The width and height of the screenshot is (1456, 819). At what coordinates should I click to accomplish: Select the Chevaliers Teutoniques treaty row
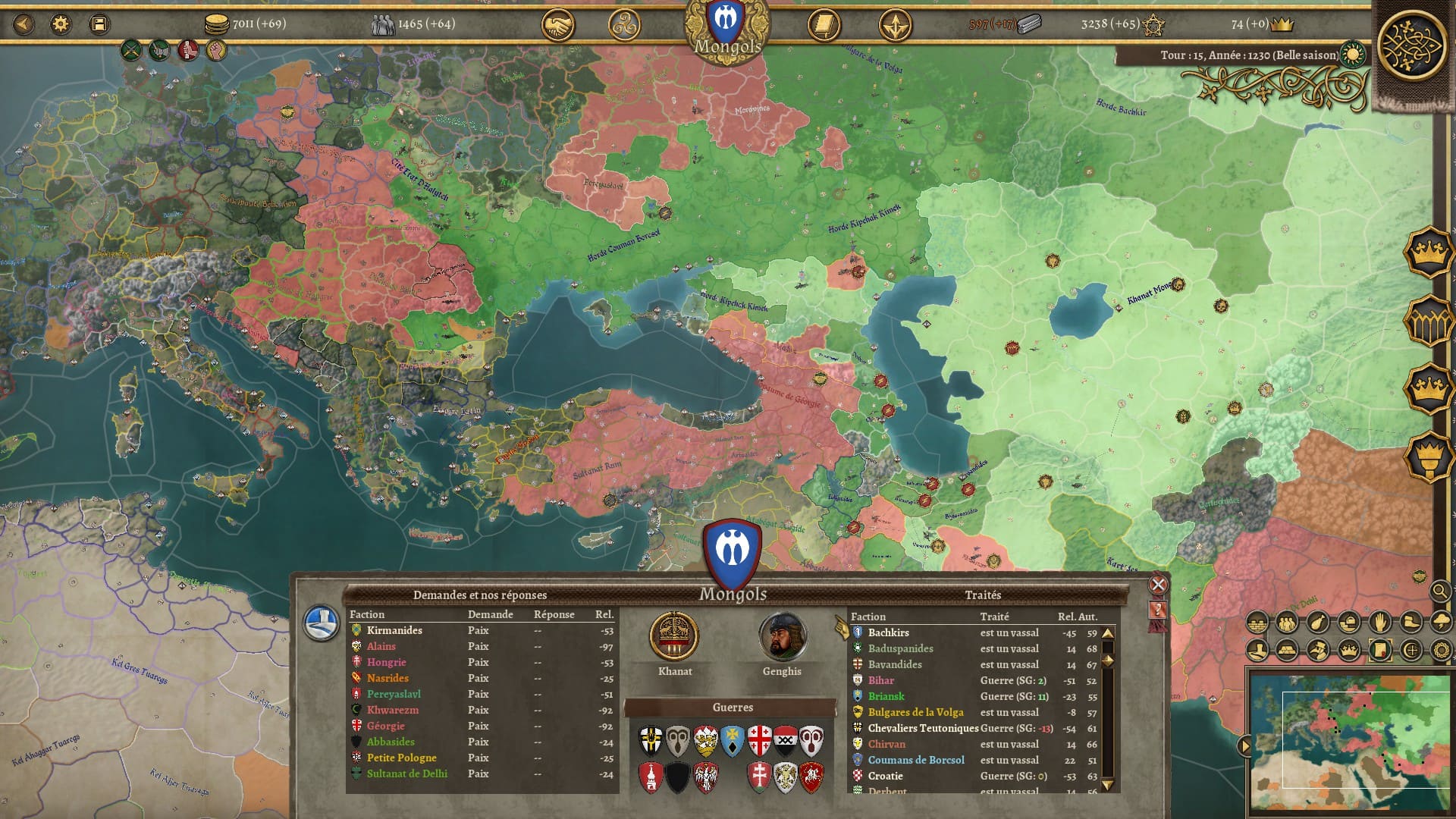[923, 728]
